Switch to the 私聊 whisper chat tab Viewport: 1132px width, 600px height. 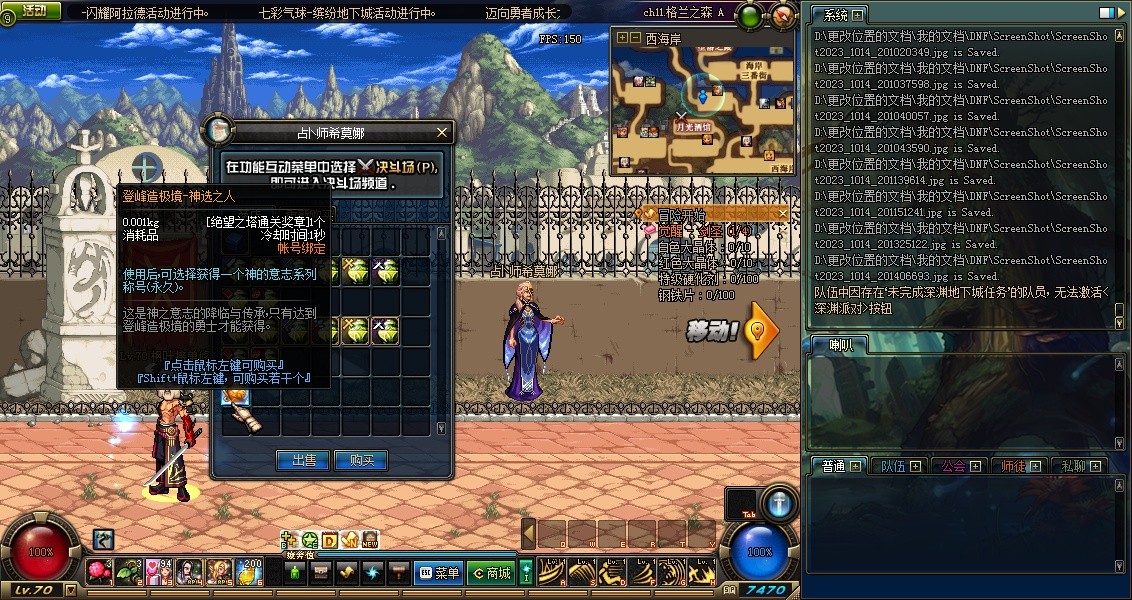tap(1073, 466)
